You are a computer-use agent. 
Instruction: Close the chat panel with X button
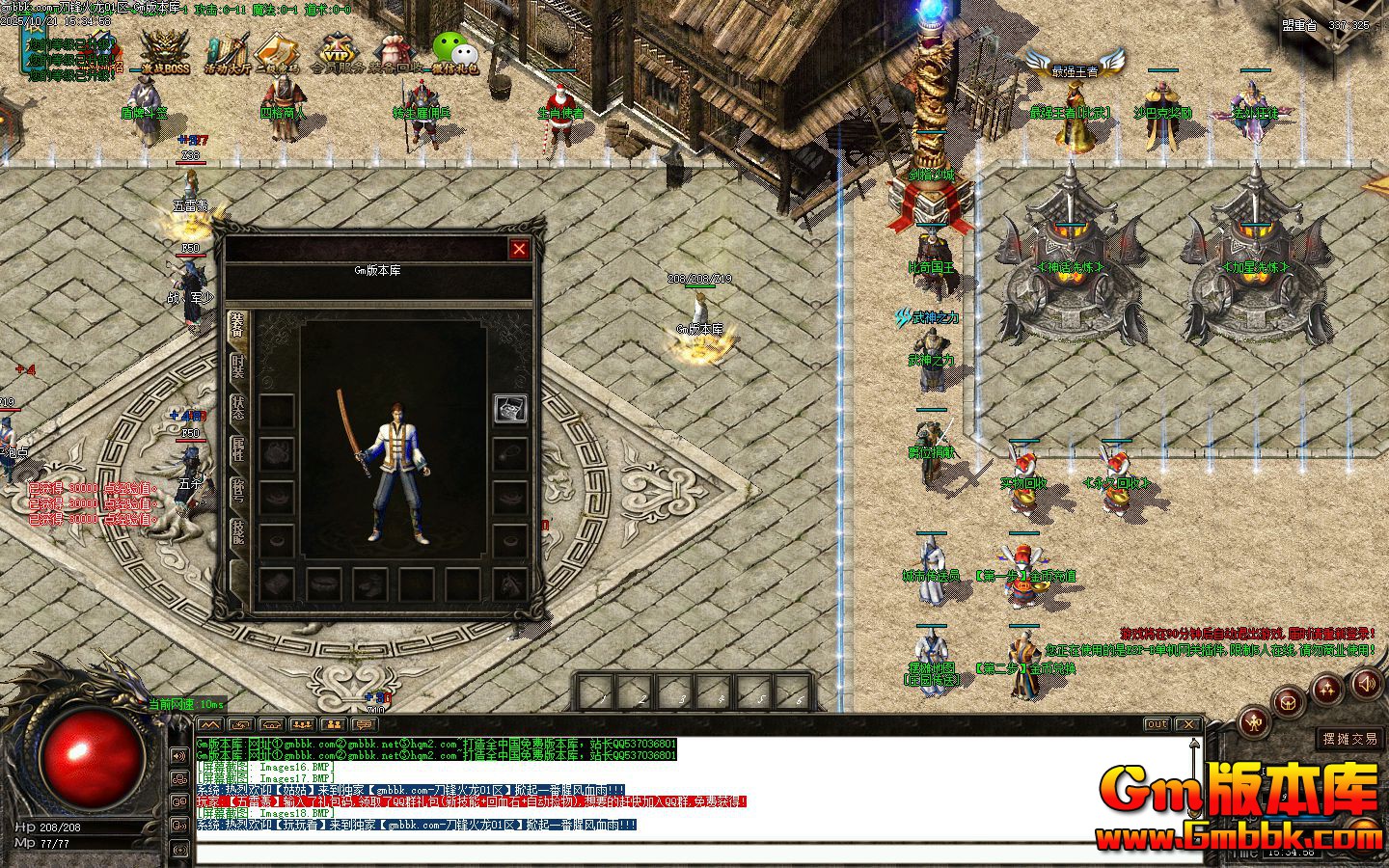1187,724
